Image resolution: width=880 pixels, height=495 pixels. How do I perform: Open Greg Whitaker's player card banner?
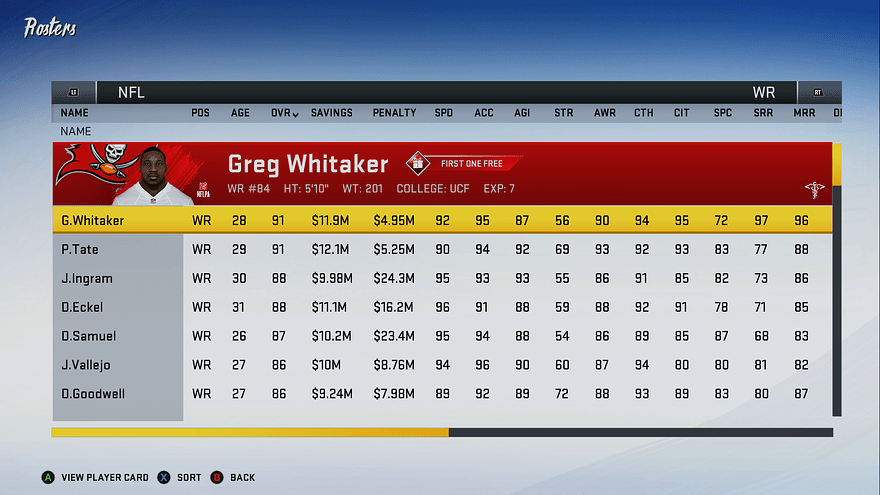440,173
